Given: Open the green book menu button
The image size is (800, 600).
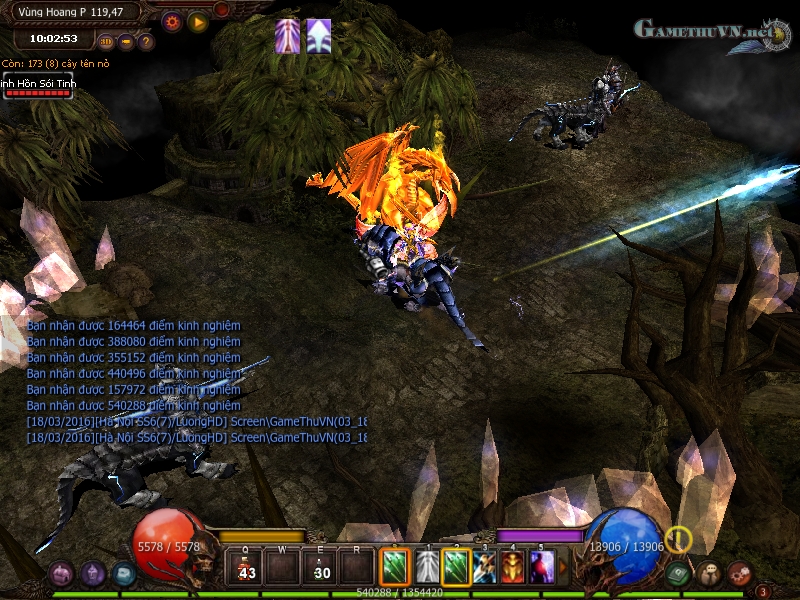Looking at the screenshot, I should 680,574.
